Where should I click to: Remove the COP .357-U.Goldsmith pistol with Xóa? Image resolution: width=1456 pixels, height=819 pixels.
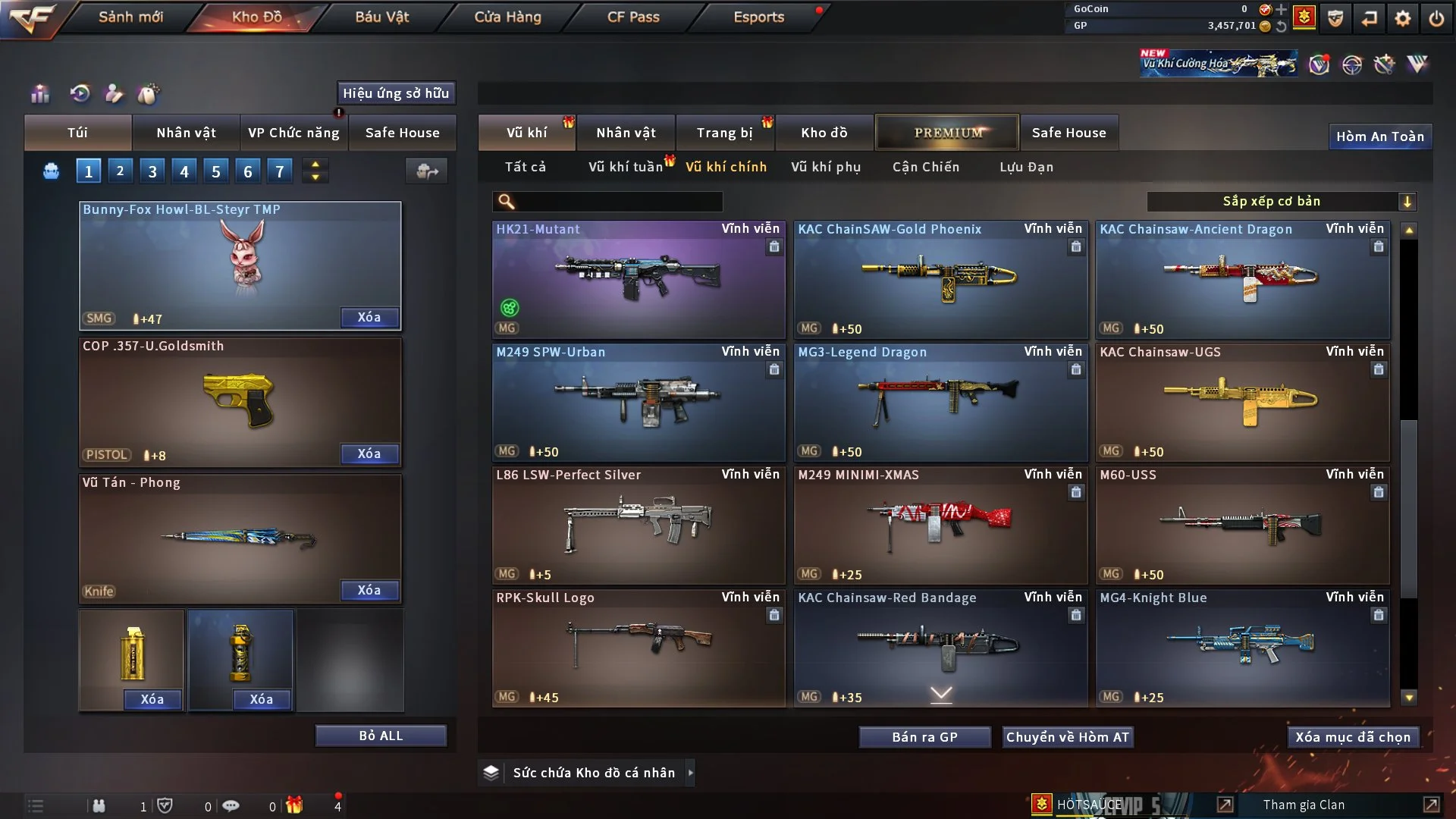[x=369, y=454]
